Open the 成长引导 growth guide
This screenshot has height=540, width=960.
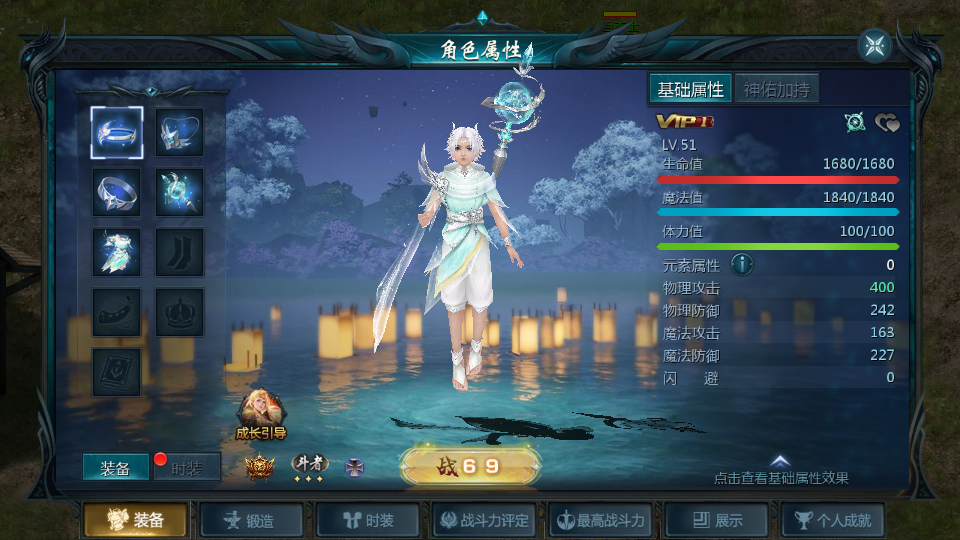coord(261,414)
